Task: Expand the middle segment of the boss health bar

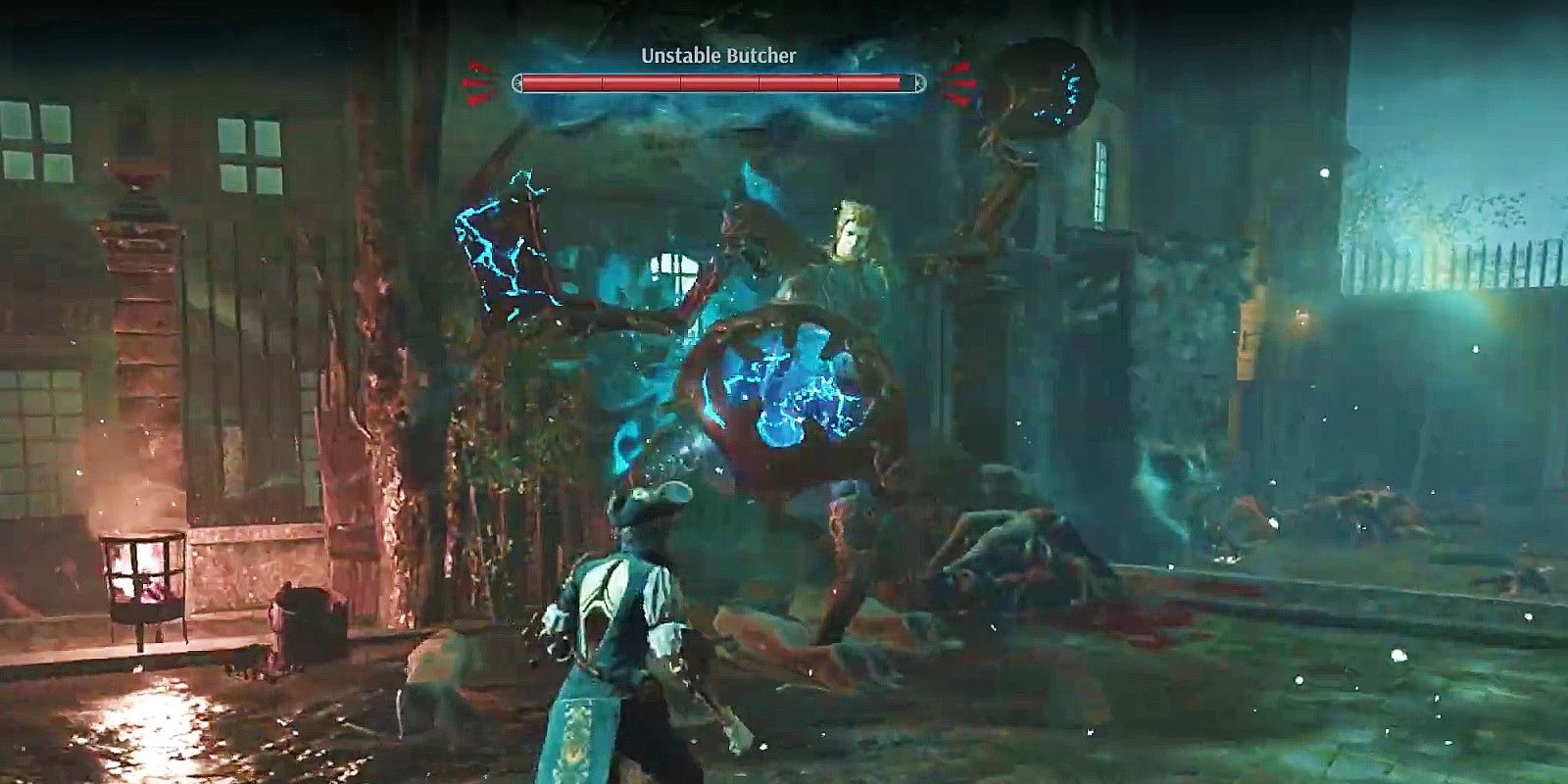Action: pyautogui.click(x=717, y=83)
